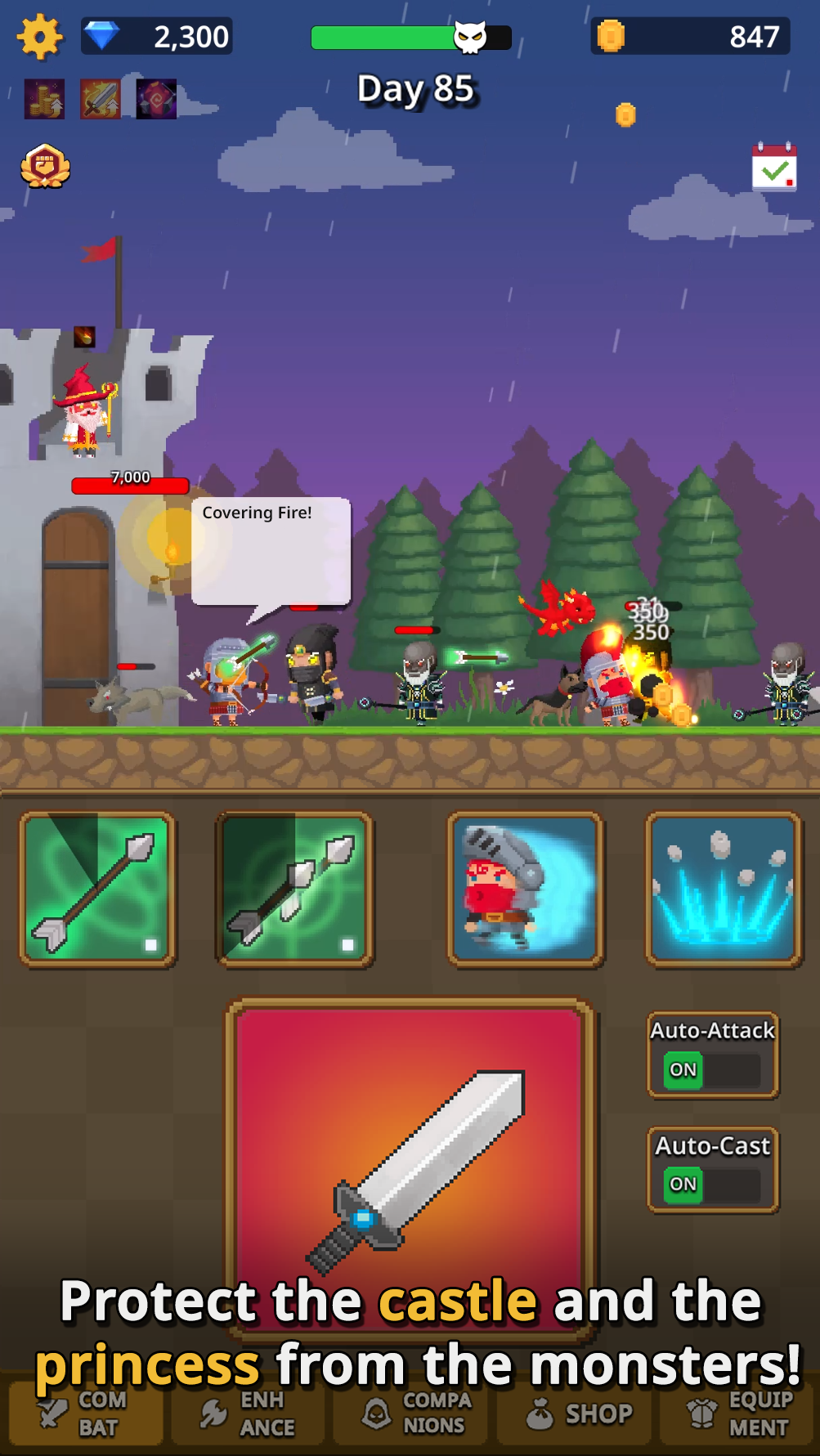
Task: Select the gold coins buff icon
Action: pyautogui.click(x=45, y=100)
